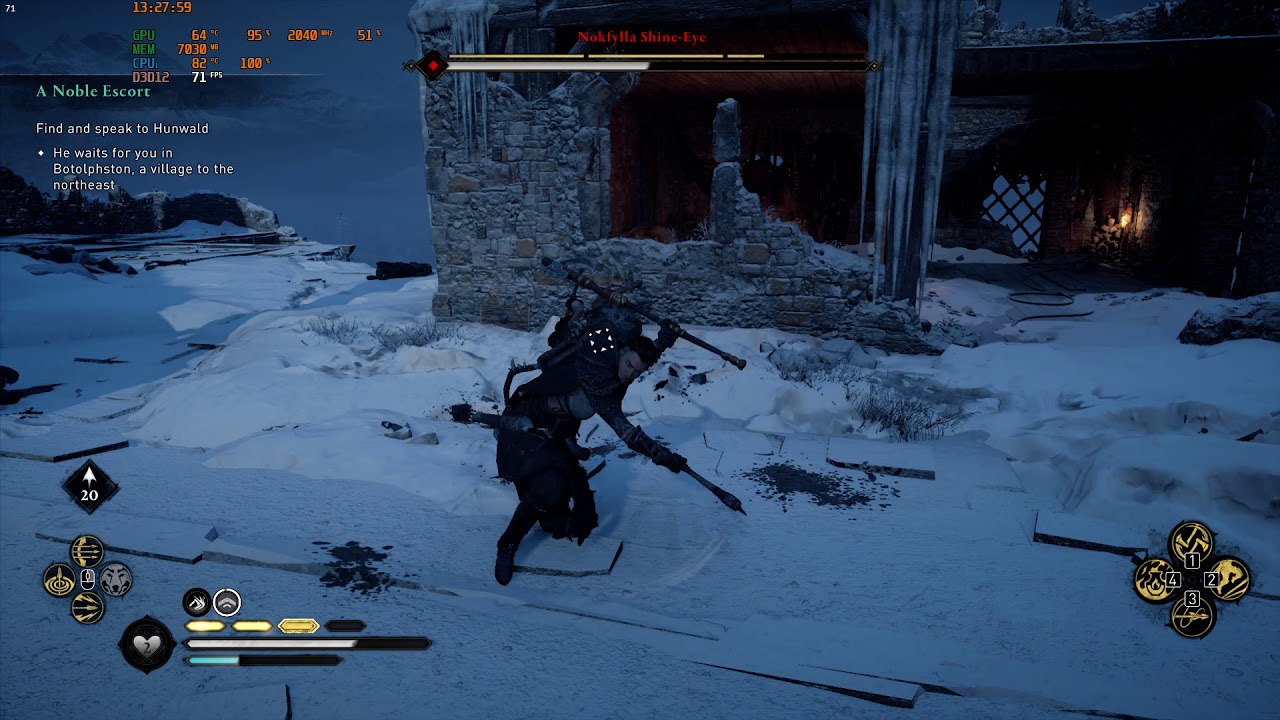Activate the fire pot ability
1280x720 pixels.
click(1154, 580)
